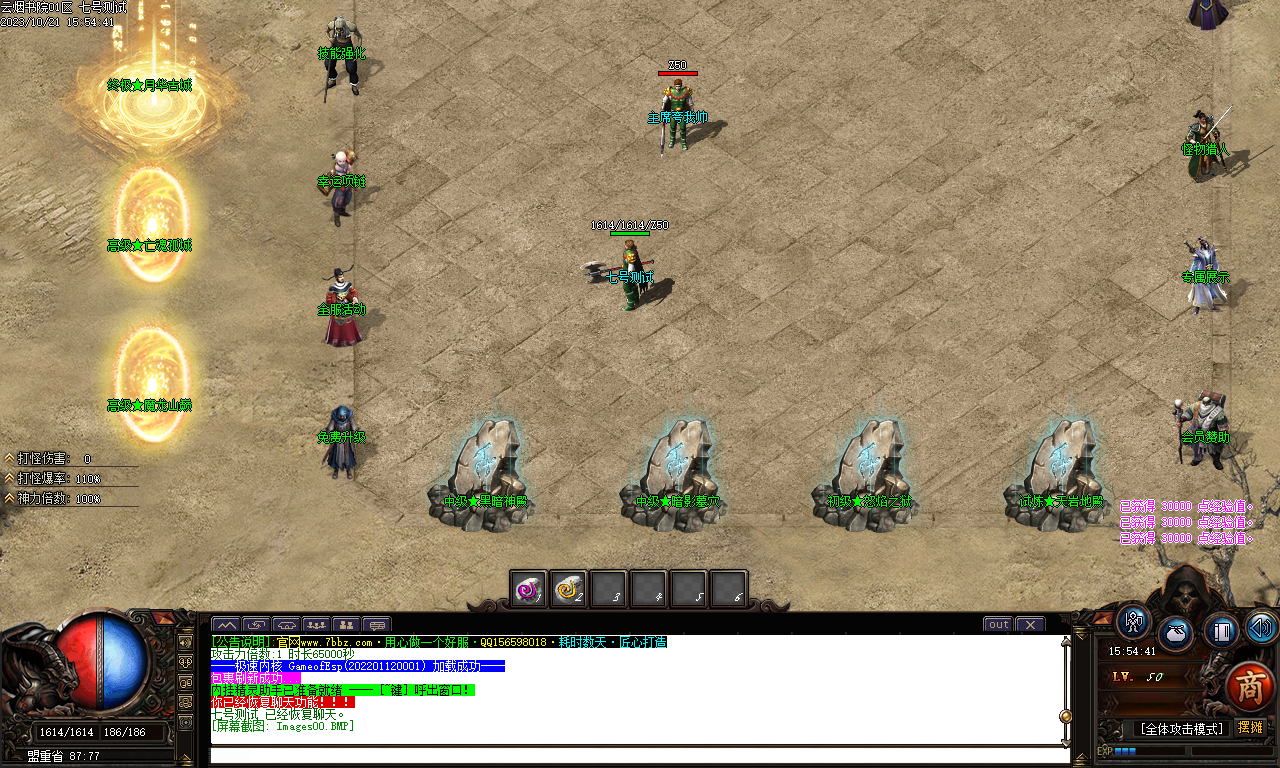Use the yellow spiral item in quick slot 2

[568, 589]
